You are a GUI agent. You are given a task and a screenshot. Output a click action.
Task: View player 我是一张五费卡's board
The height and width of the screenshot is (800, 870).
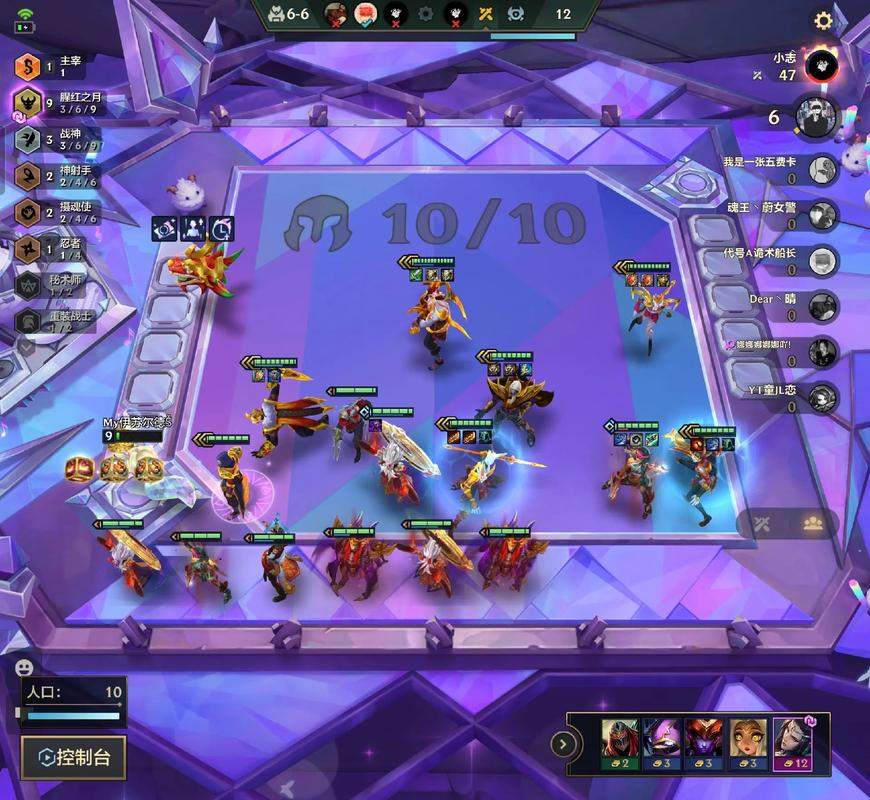pyautogui.click(x=822, y=170)
